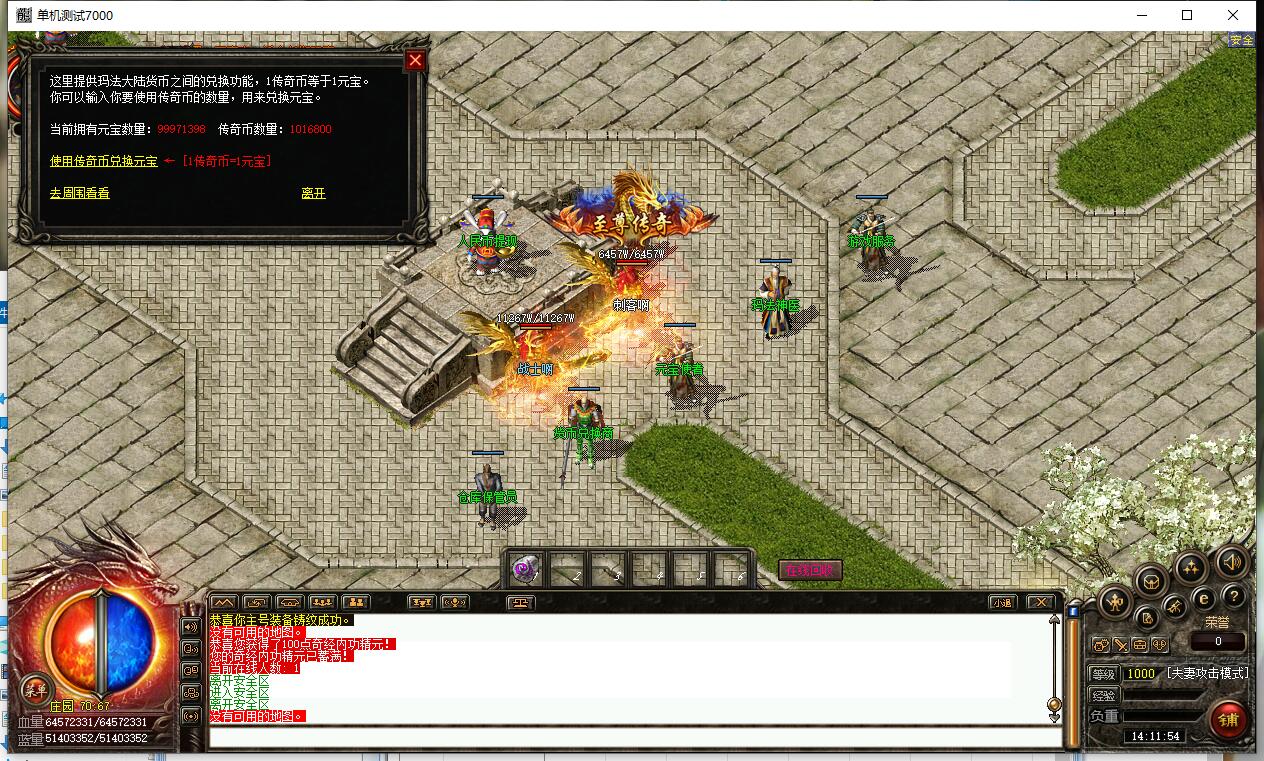The width and height of the screenshot is (1264, 761).
Task: Open the red 铺 shop button
Action: (1228, 719)
